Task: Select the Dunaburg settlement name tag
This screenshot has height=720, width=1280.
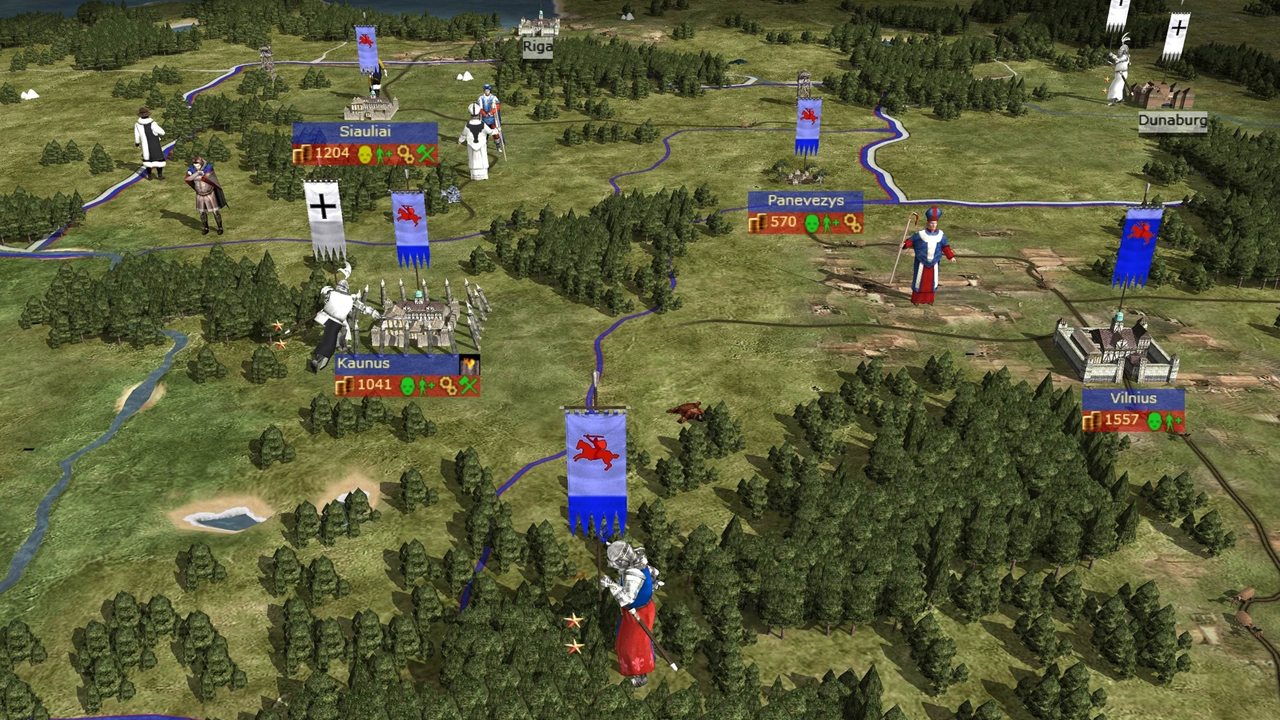Action: 1172,121
